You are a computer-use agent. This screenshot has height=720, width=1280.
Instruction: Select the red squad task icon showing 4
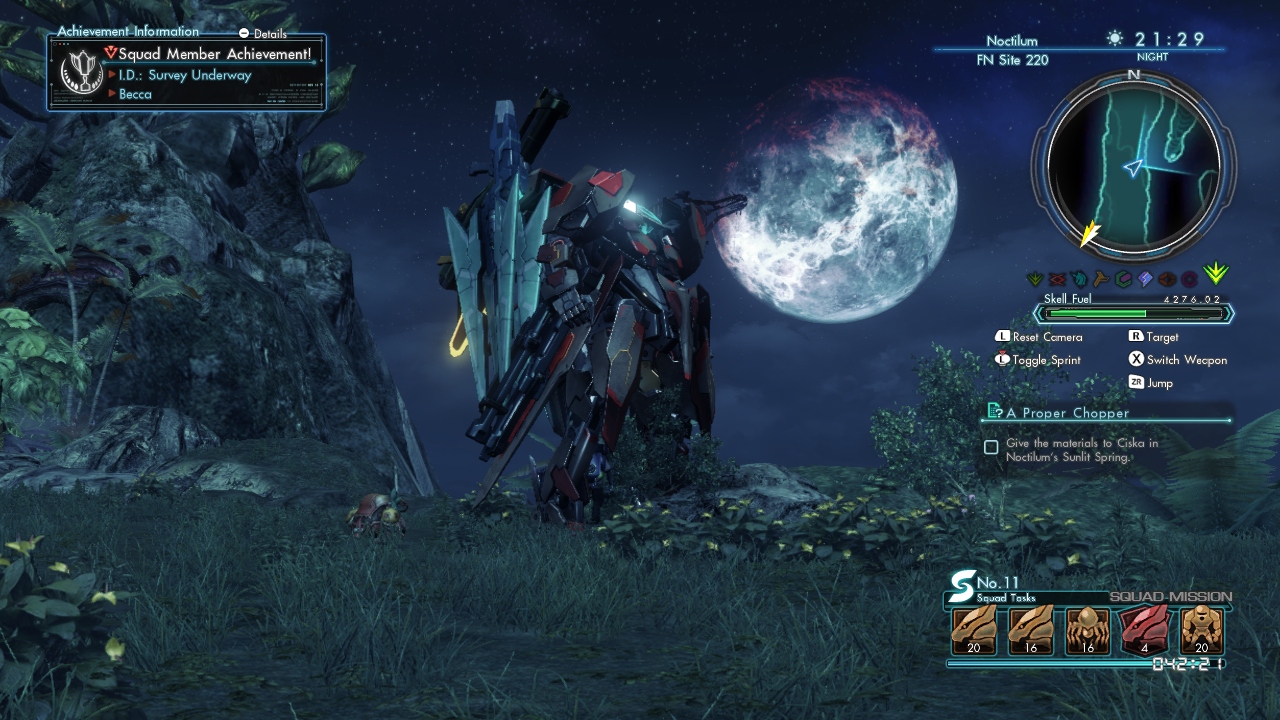pyautogui.click(x=1145, y=631)
